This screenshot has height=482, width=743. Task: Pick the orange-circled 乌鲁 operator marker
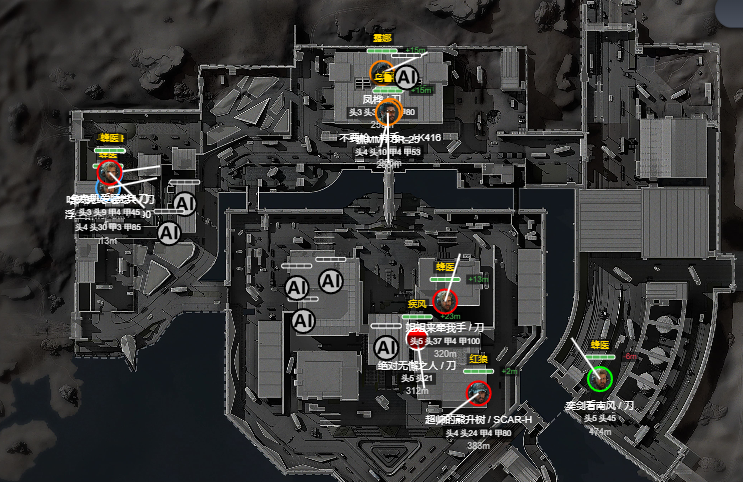(x=382, y=74)
